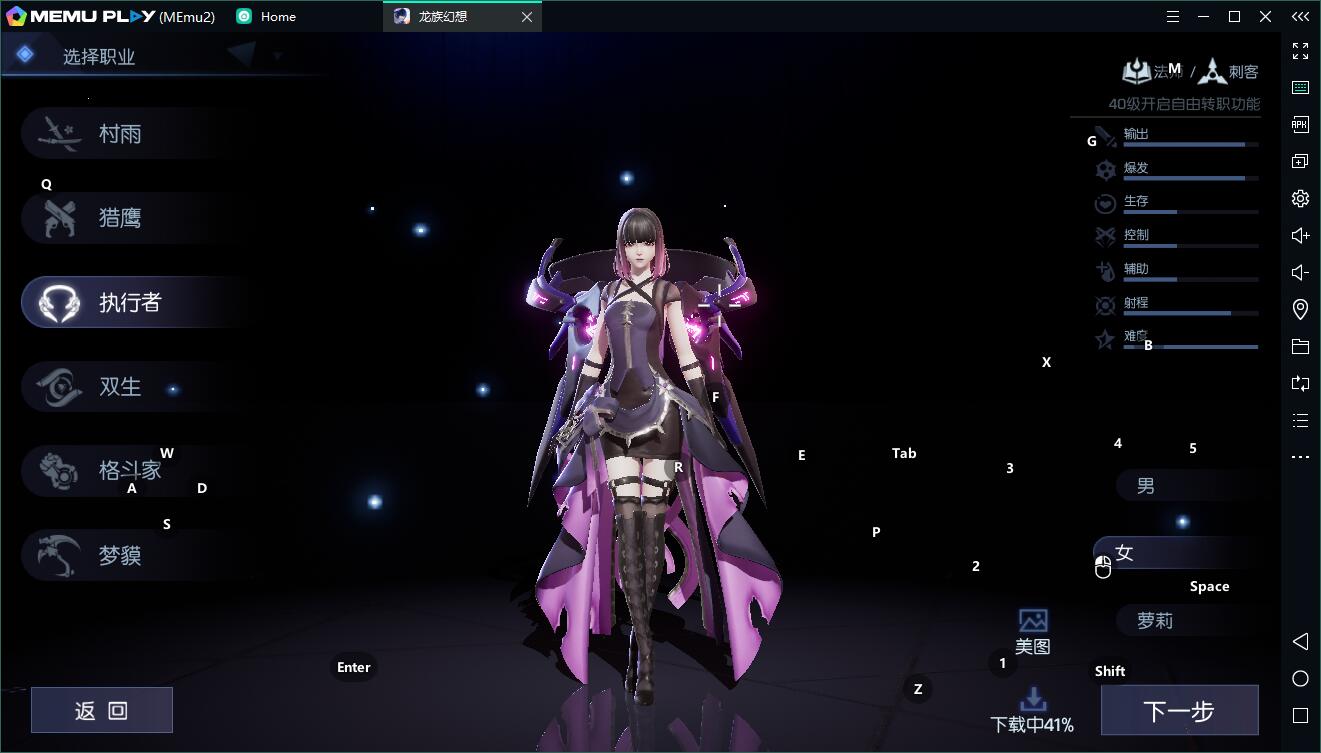Choose the 猎鹰 class option
Viewport: 1321px width, 753px height.
click(x=120, y=218)
